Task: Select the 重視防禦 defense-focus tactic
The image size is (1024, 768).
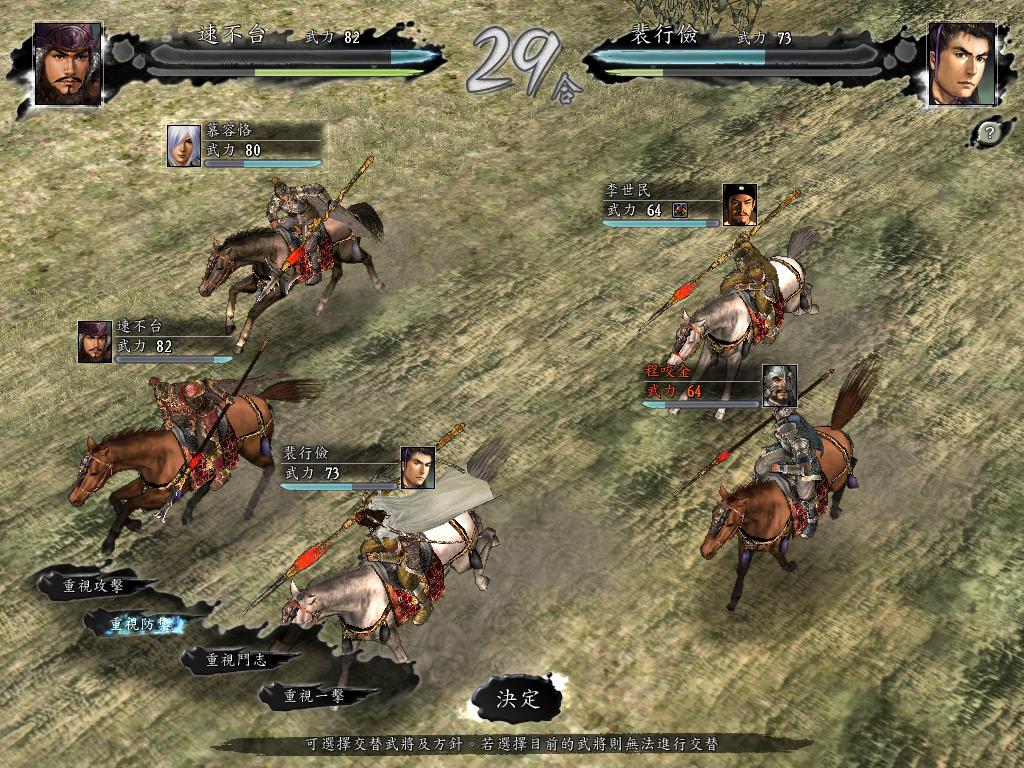Action: [x=142, y=624]
